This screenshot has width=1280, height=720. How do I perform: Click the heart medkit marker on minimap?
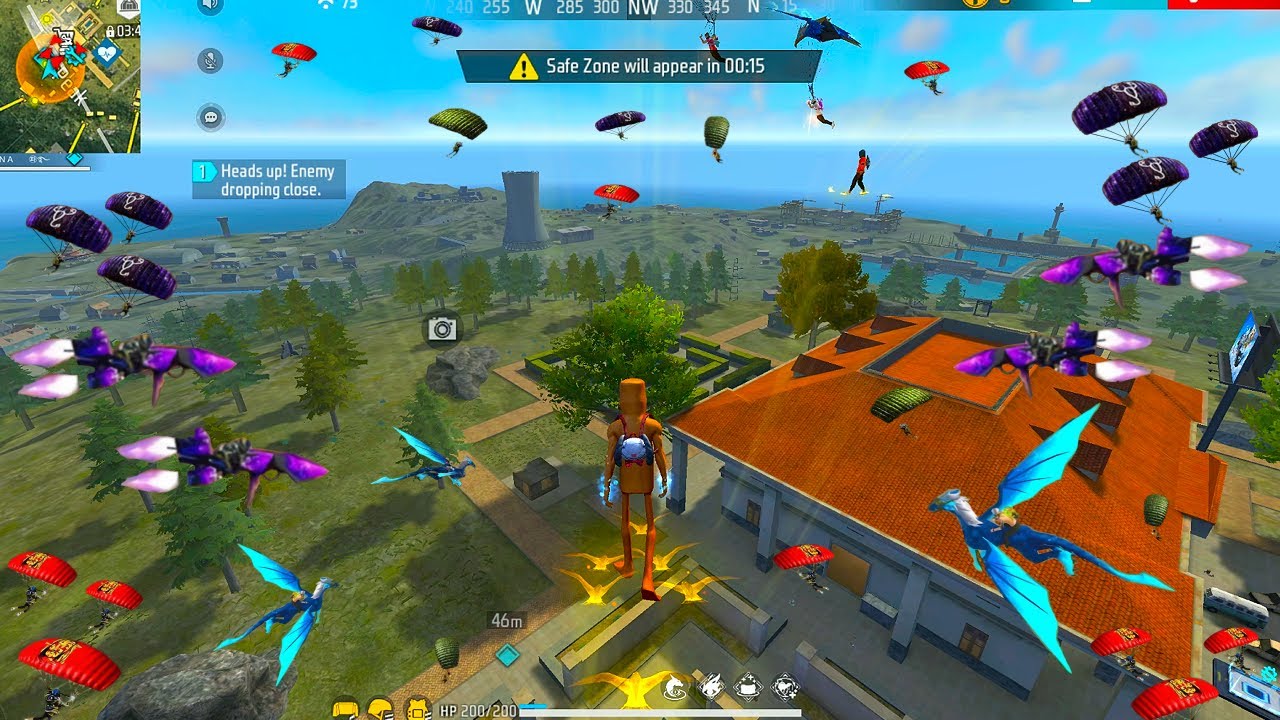[x=106, y=52]
